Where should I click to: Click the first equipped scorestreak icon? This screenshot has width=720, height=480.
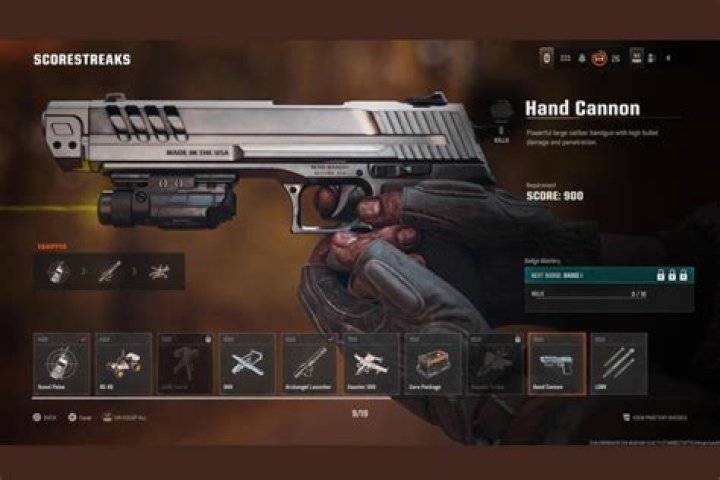58,270
